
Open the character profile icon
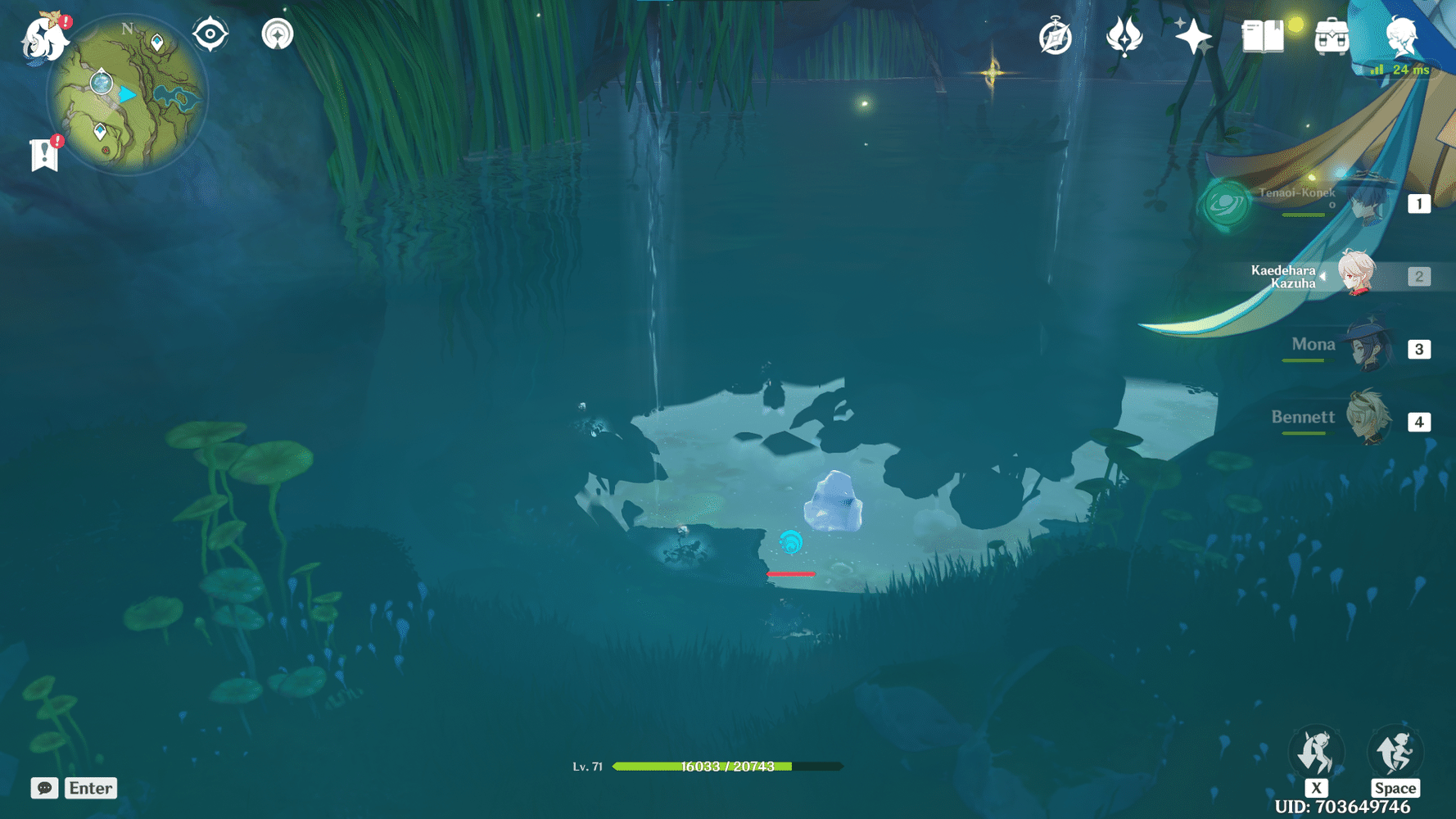[1400, 34]
